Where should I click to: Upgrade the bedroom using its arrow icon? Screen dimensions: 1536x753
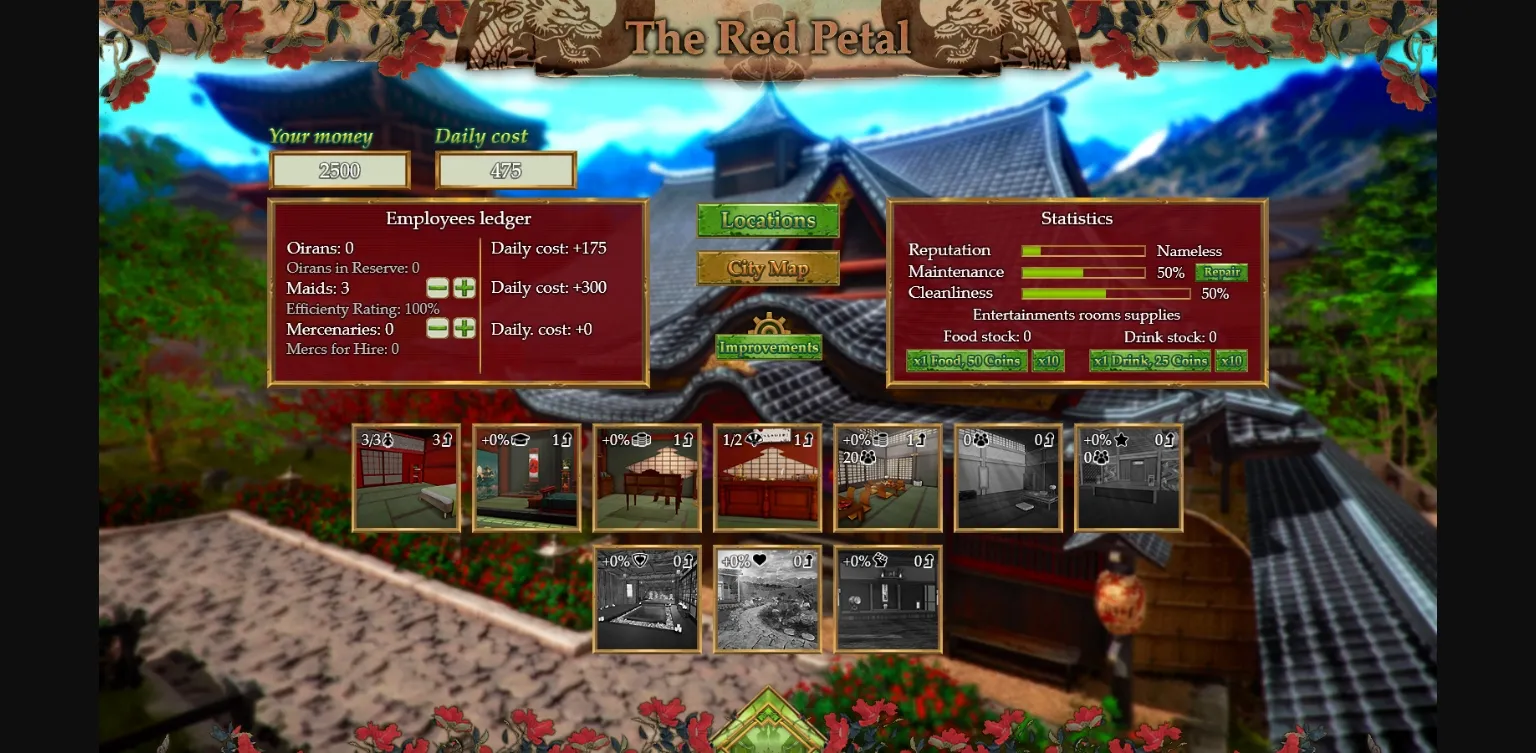tap(447, 440)
